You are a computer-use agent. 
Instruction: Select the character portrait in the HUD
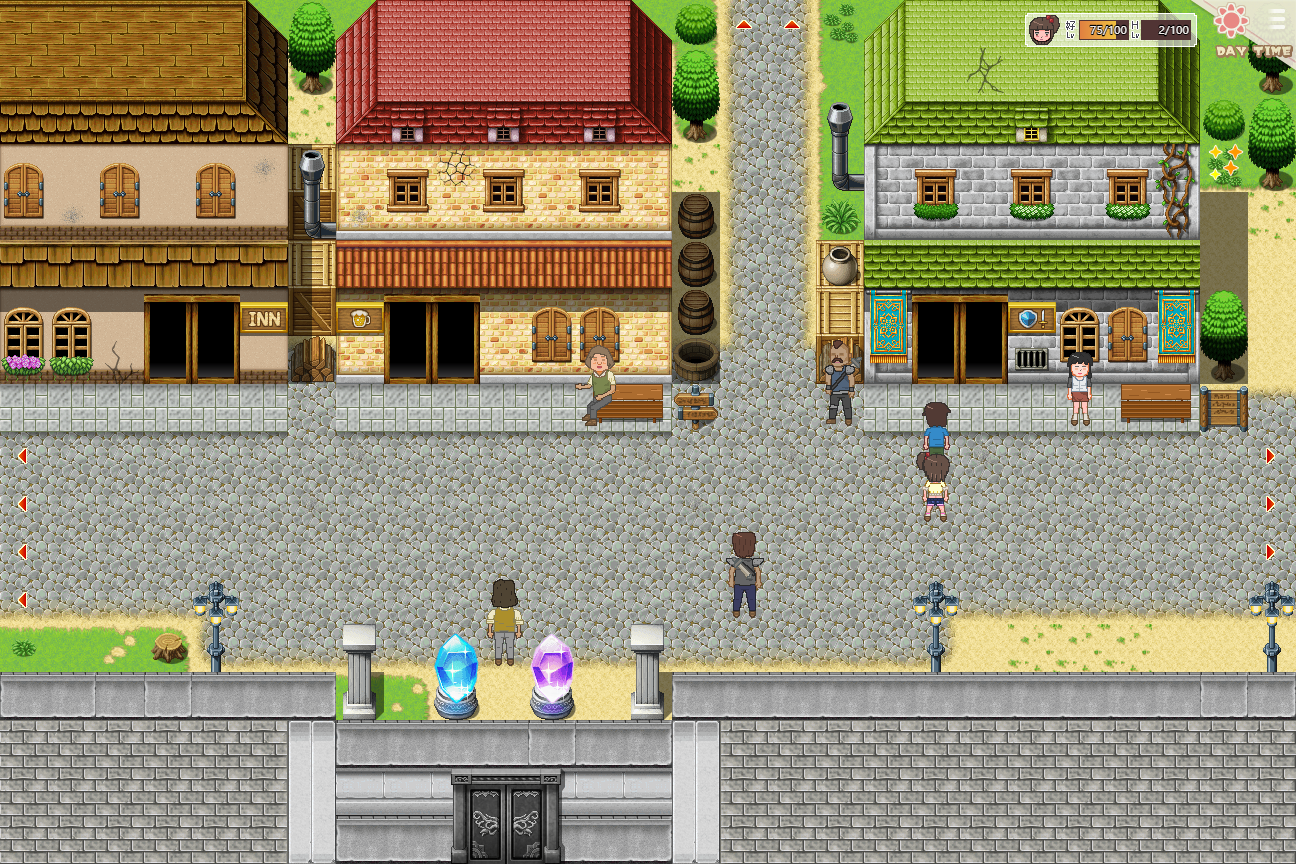pos(1042,29)
